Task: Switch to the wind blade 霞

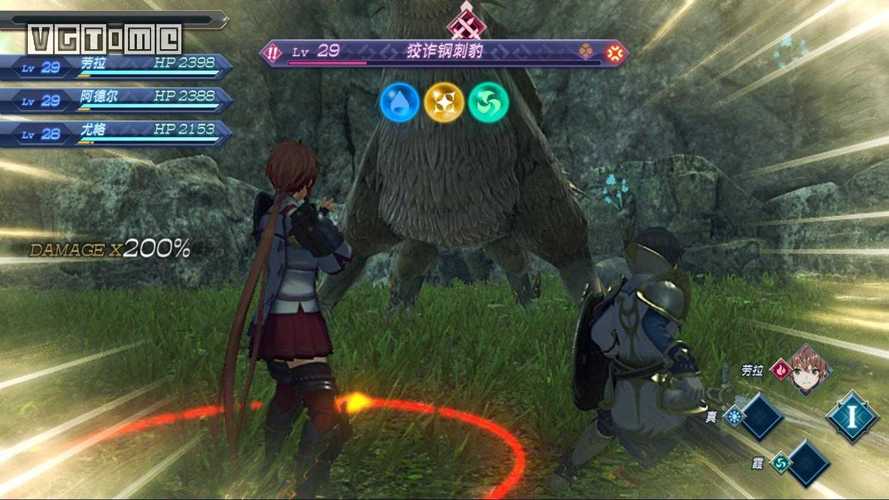Action: point(808,462)
